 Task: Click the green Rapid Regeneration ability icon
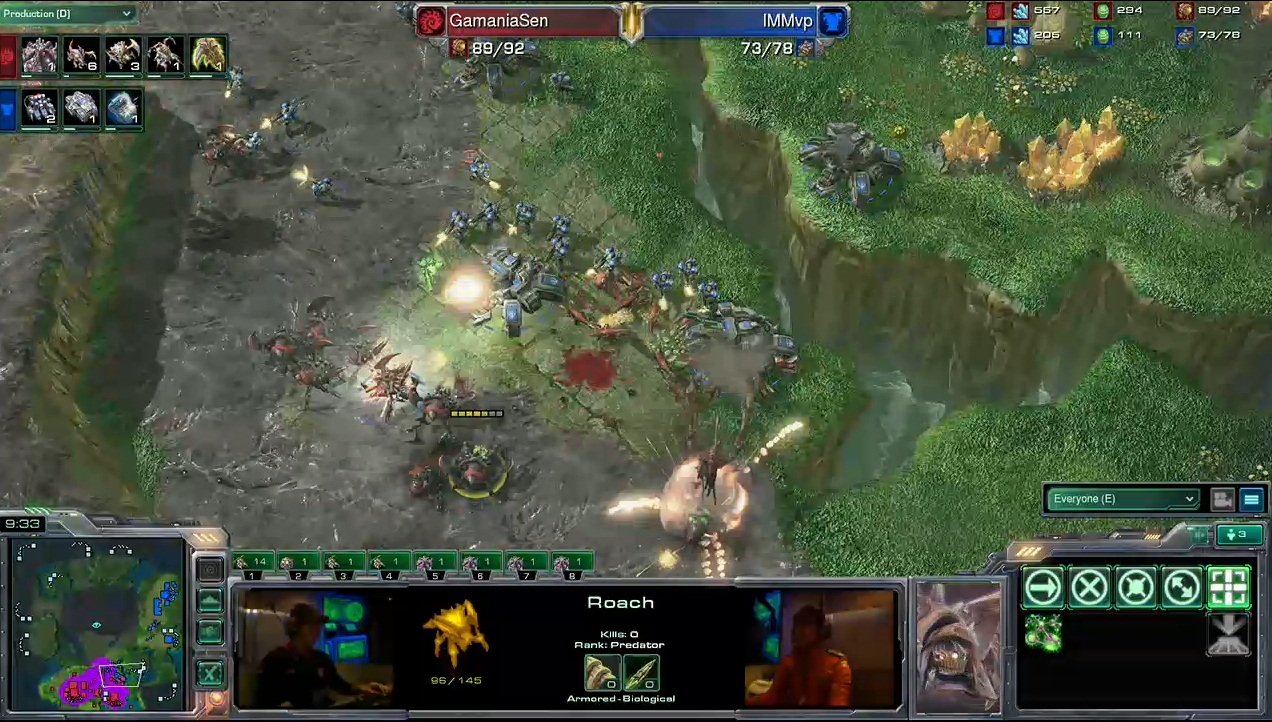1042,632
